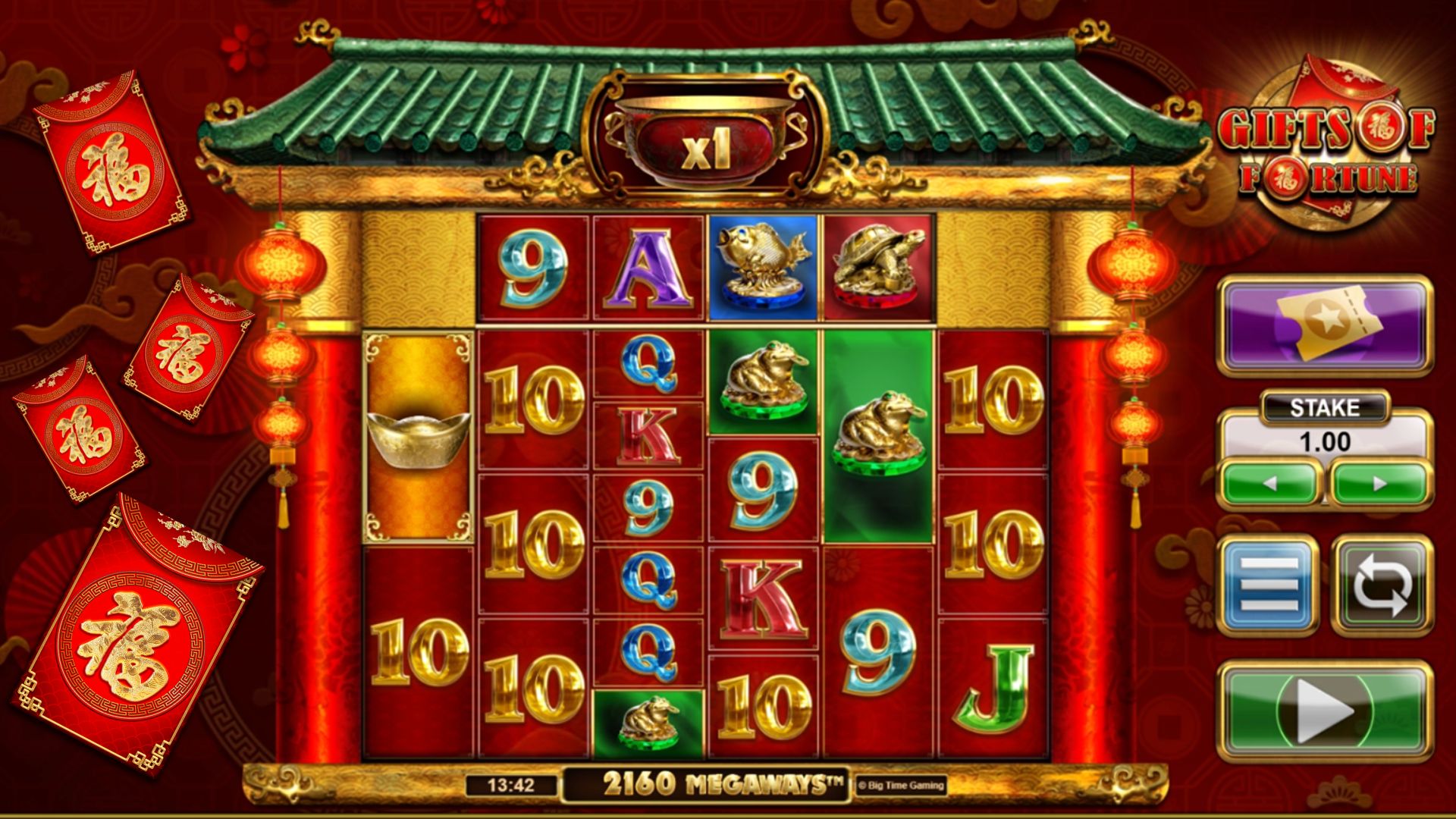
Task: Increase the stake amount
Action: point(1380,483)
